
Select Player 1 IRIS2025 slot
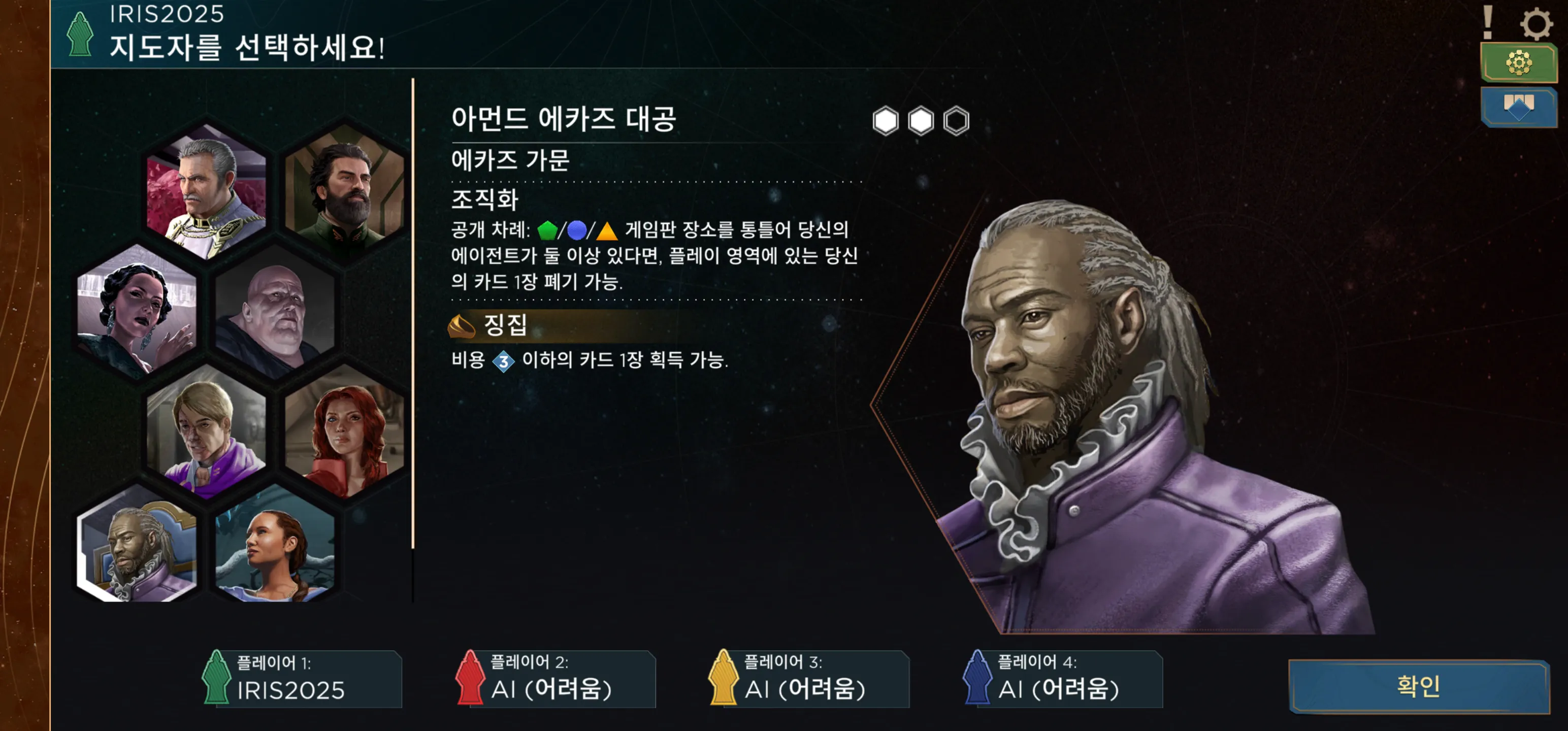(303, 679)
